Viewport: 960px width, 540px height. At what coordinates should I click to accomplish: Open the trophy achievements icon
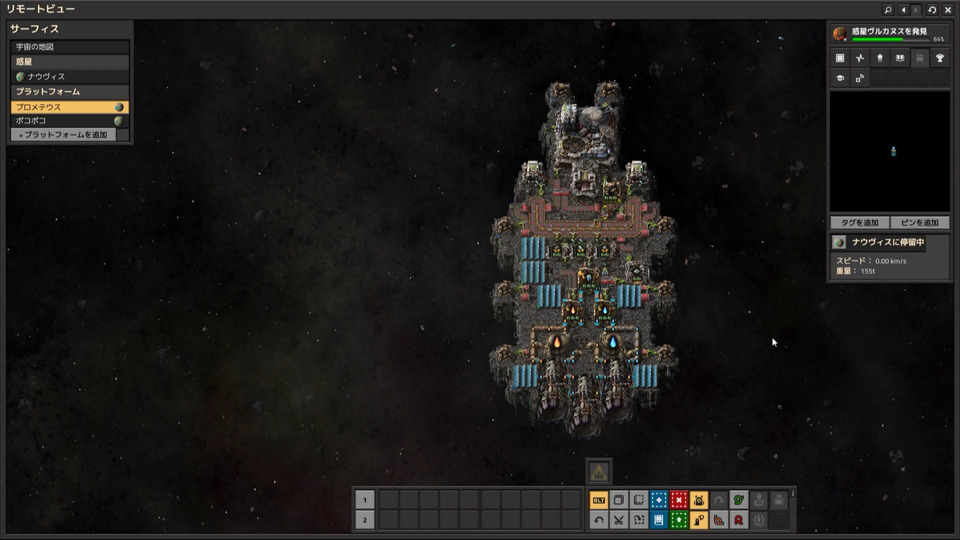pos(941,58)
